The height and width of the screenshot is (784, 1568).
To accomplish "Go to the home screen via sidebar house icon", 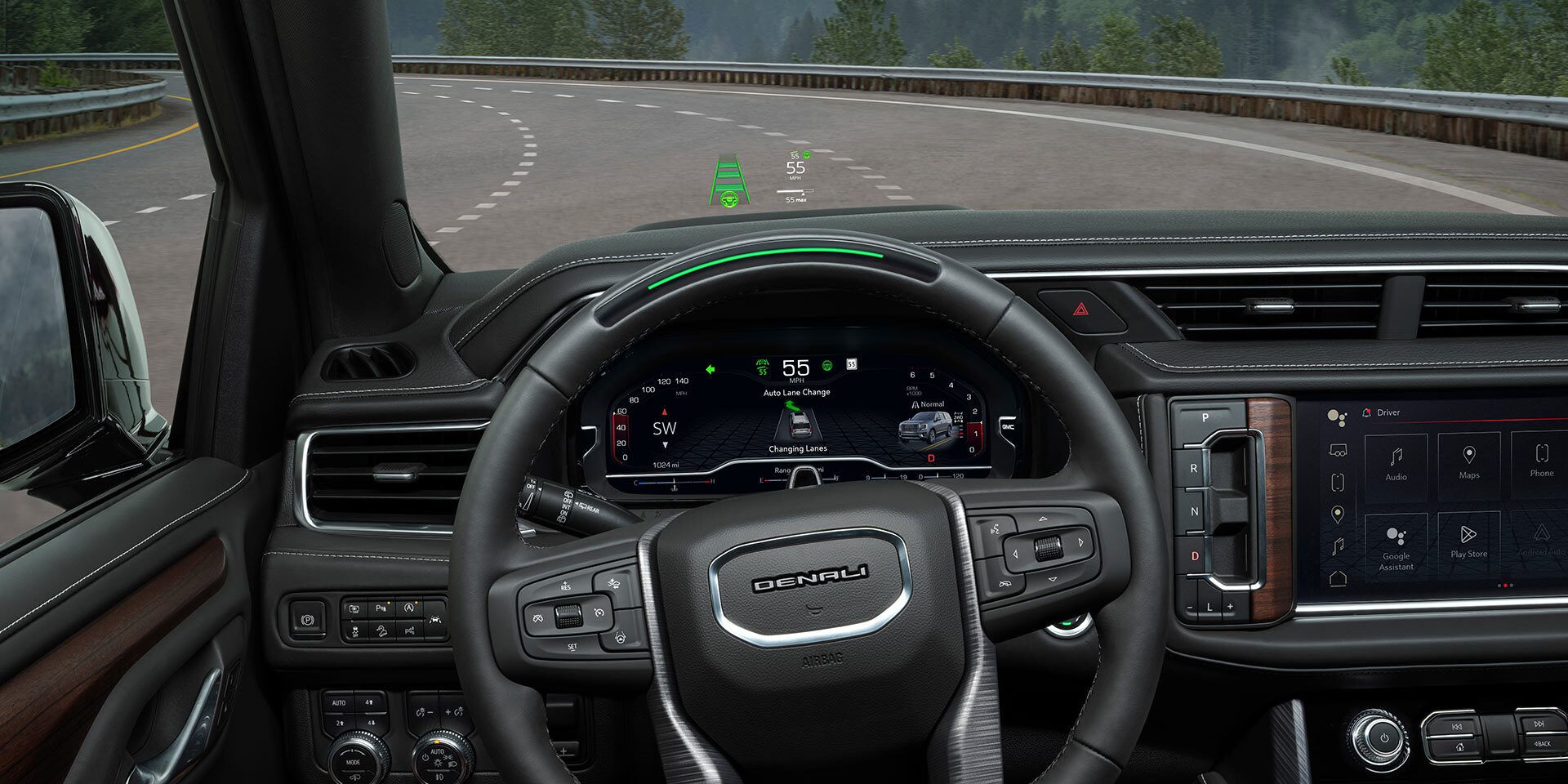I will coord(1338,578).
